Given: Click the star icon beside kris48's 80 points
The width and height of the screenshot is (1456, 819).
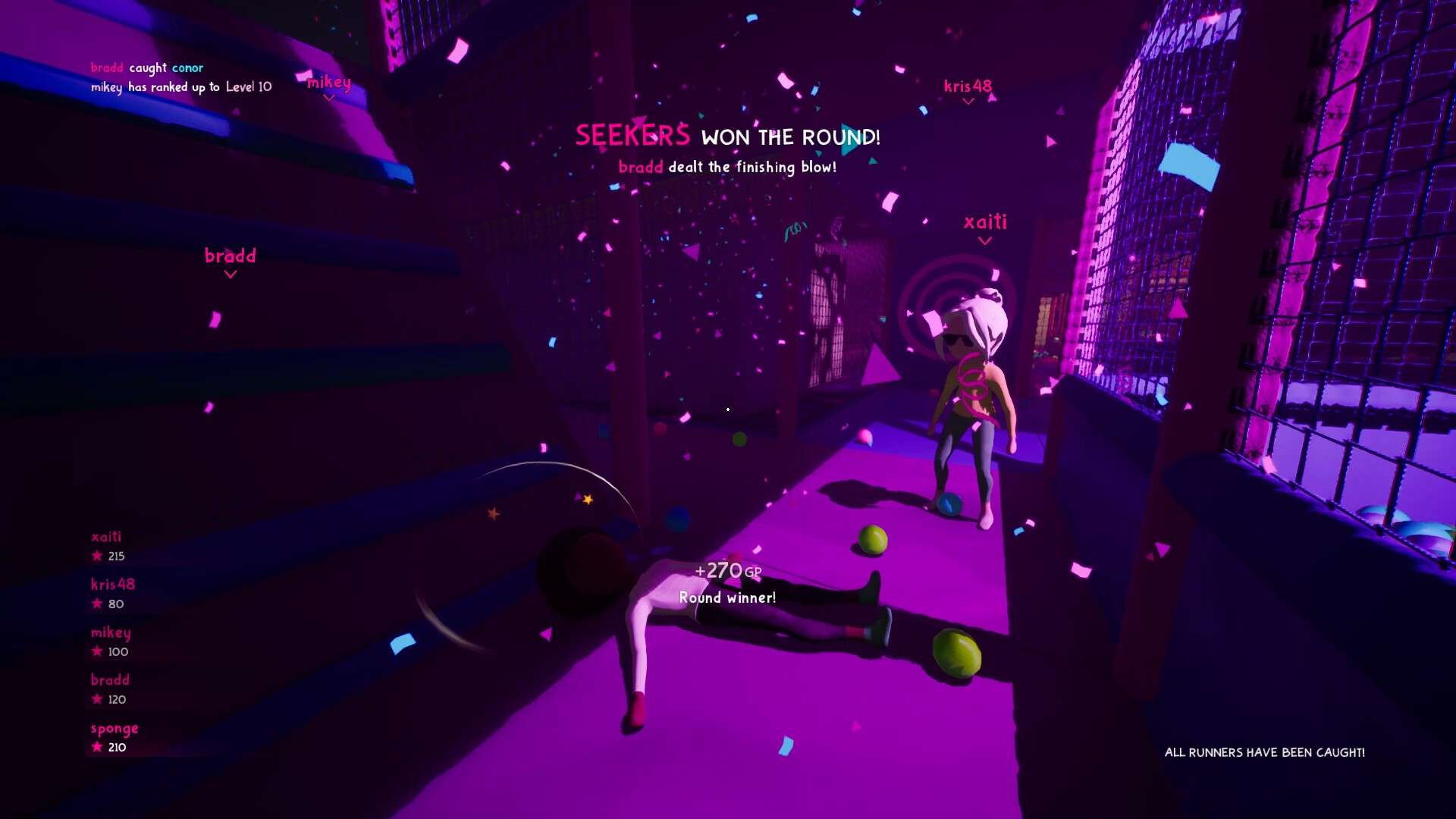Looking at the screenshot, I should click(96, 604).
